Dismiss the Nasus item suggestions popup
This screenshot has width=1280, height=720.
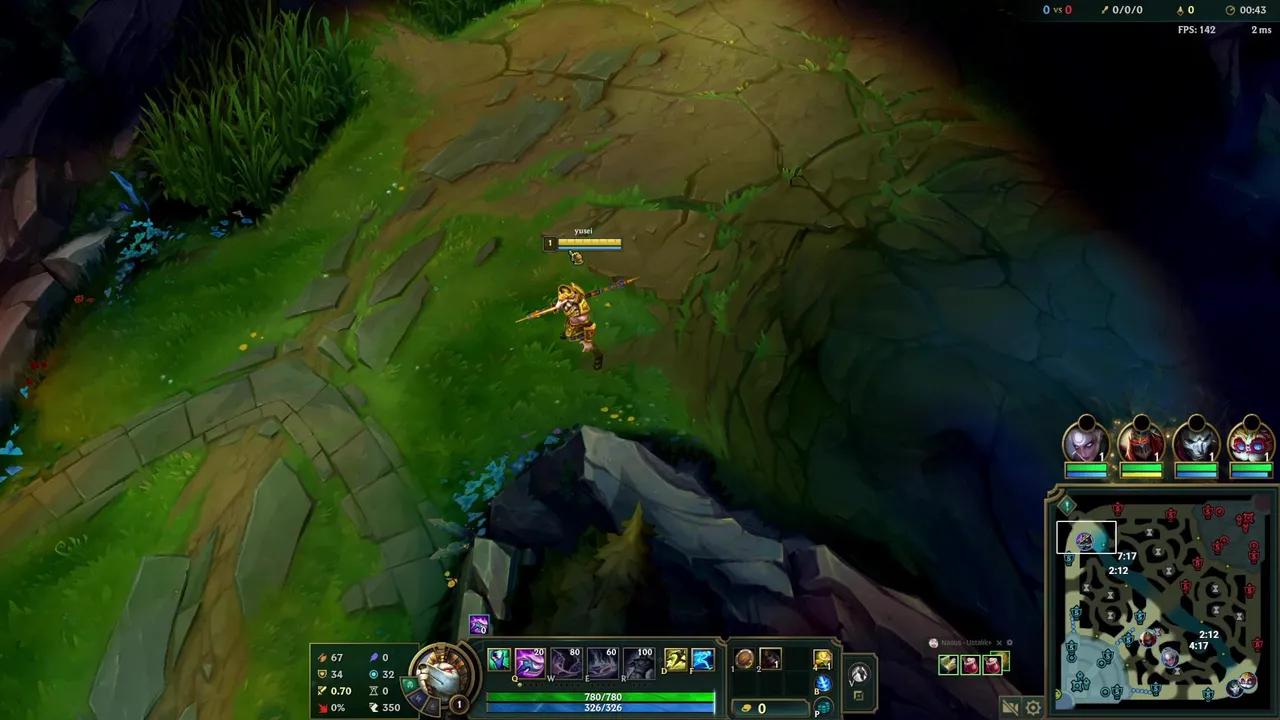point(999,643)
